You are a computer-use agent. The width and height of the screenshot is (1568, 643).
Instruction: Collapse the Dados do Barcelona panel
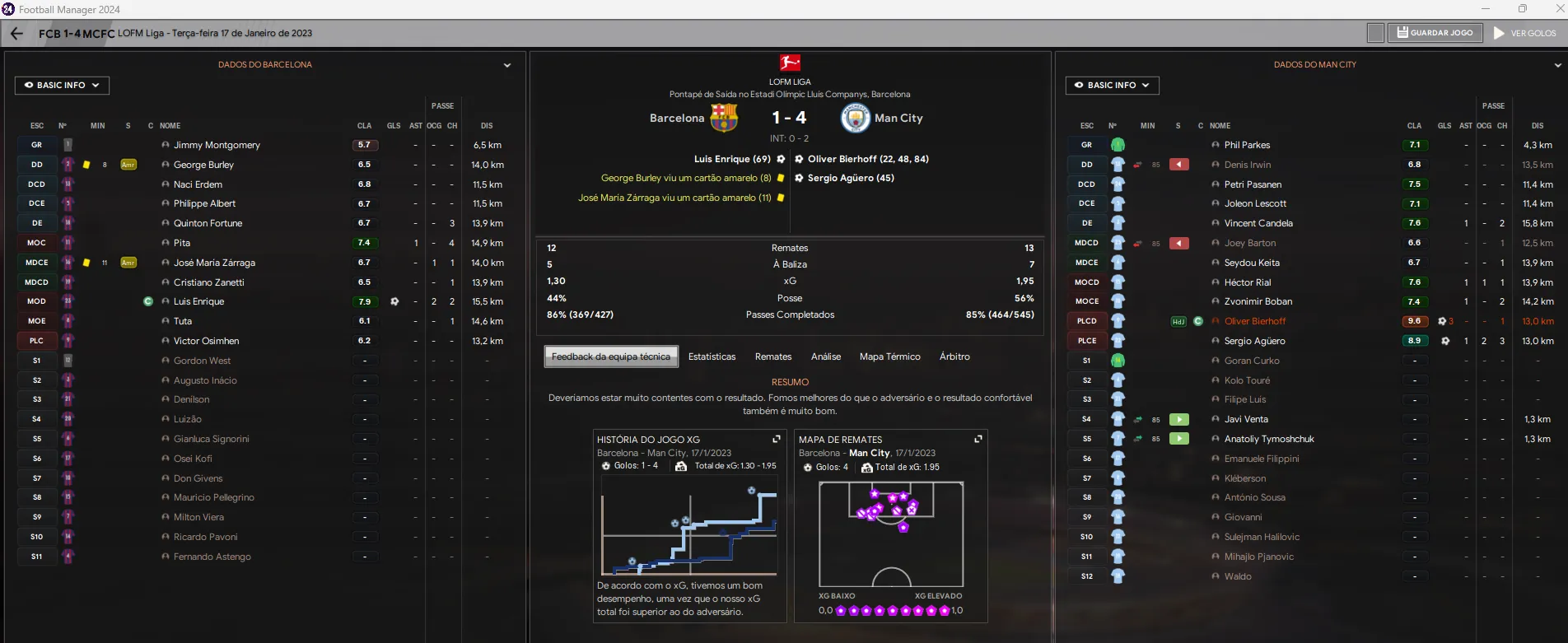(x=507, y=65)
